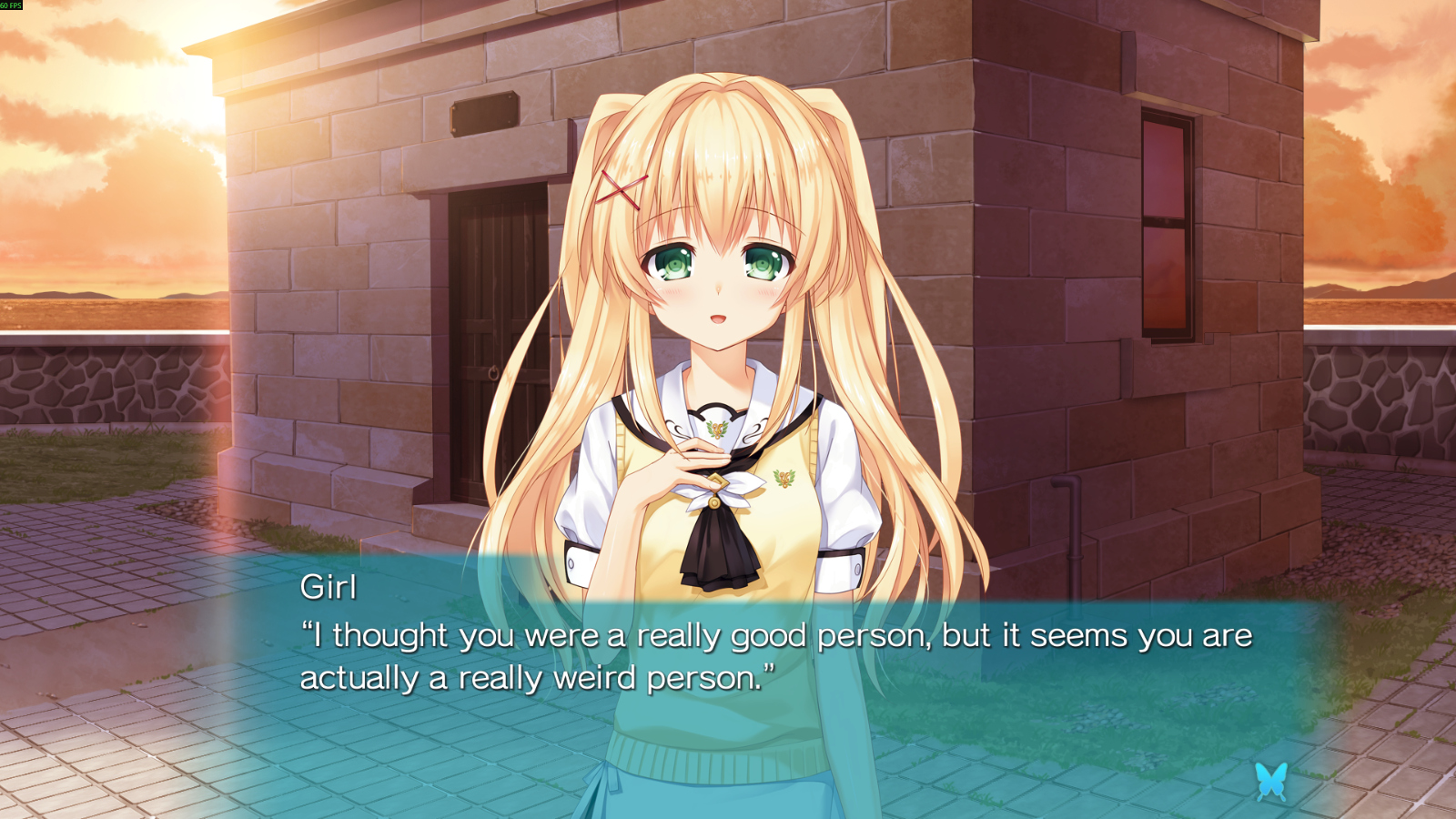The height and width of the screenshot is (819, 1456).
Task: Click the blue butterfly advance icon
Action: pyautogui.click(x=1270, y=781)
